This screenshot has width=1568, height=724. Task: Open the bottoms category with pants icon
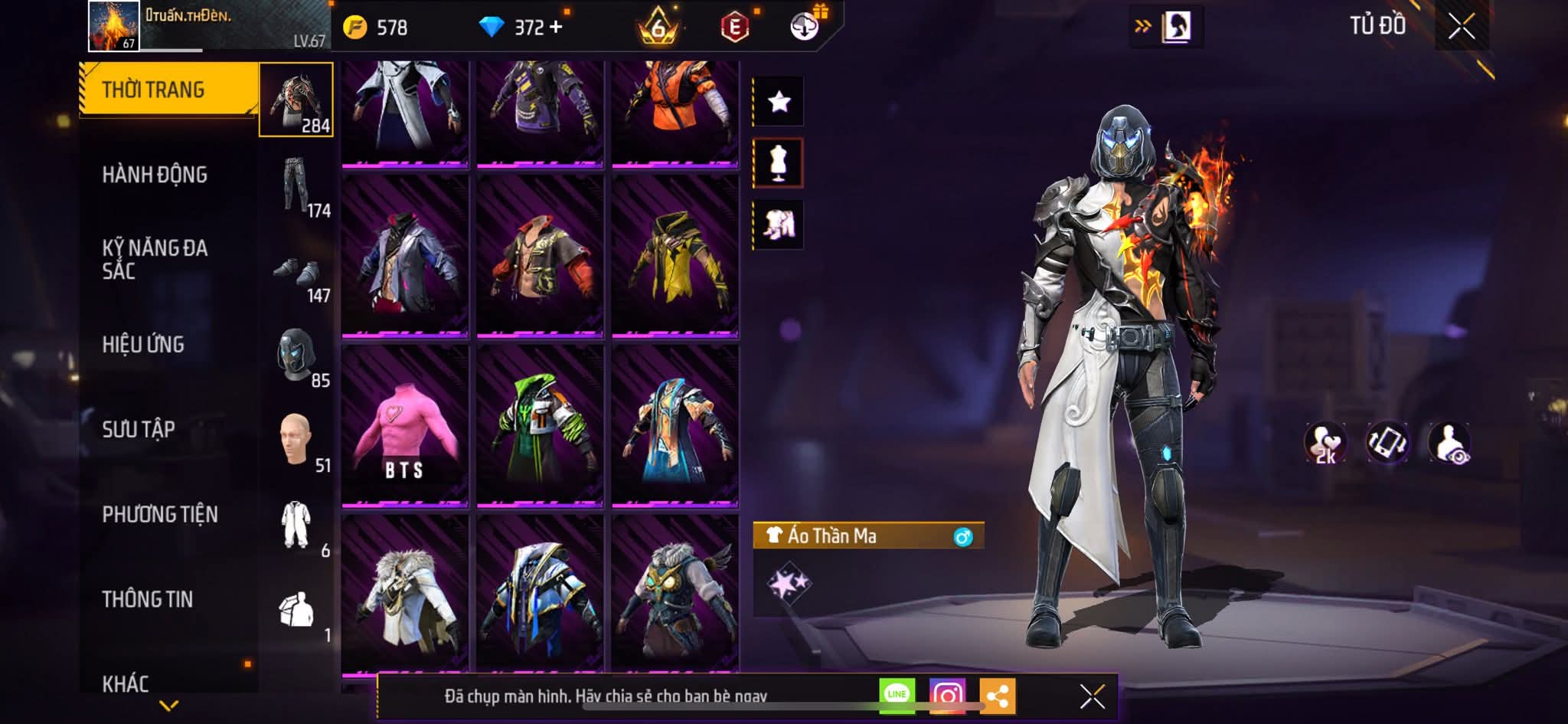[297, 186]
